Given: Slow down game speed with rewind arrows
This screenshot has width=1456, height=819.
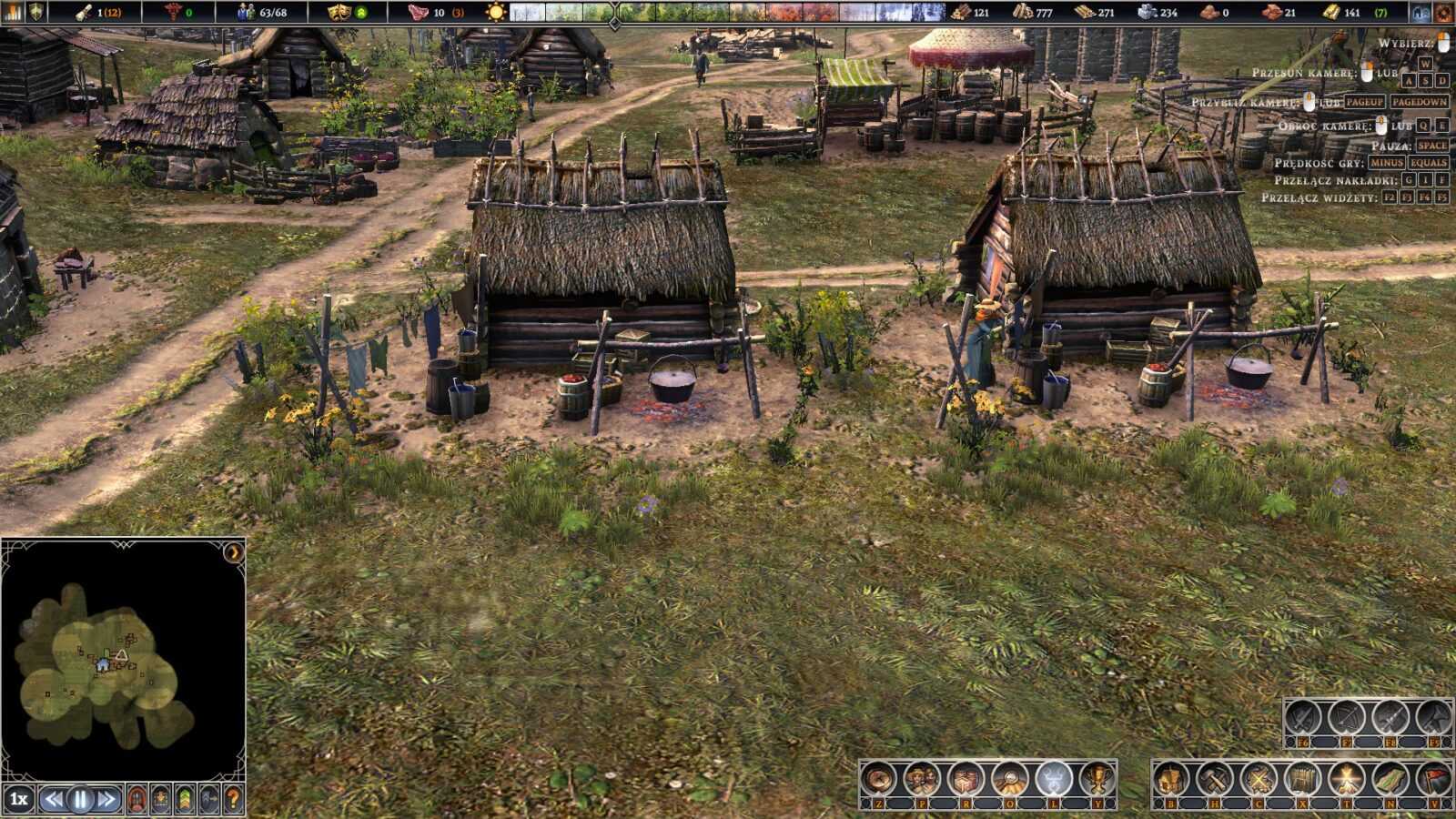Looking at the screenshot, I should click(54, 800).
